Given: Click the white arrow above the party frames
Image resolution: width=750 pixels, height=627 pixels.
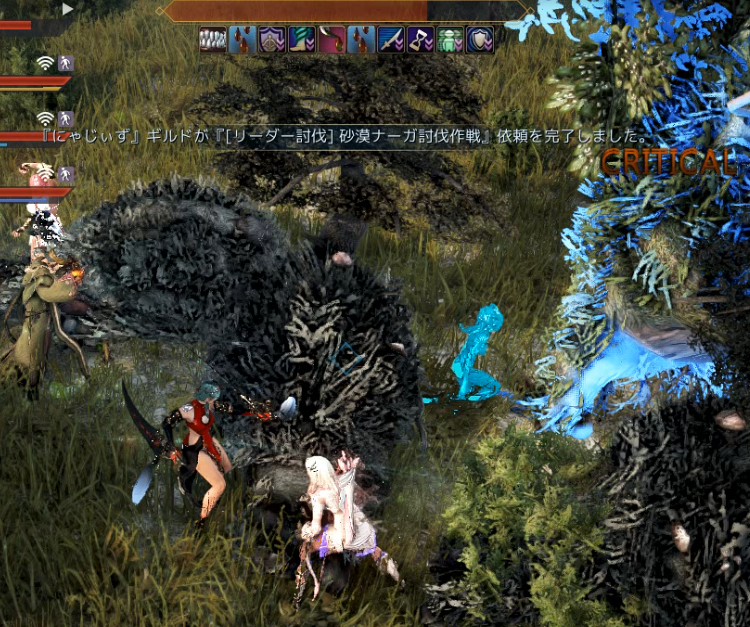Looking at the screenshot, I should coord(68,9).
